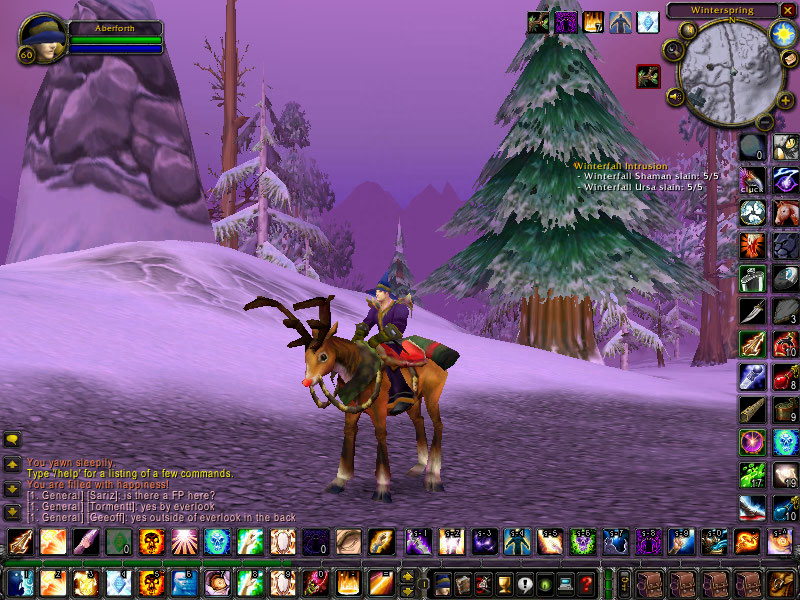Zoom out the minimap
Screen dimensions: 800x600
pos(764,122)
